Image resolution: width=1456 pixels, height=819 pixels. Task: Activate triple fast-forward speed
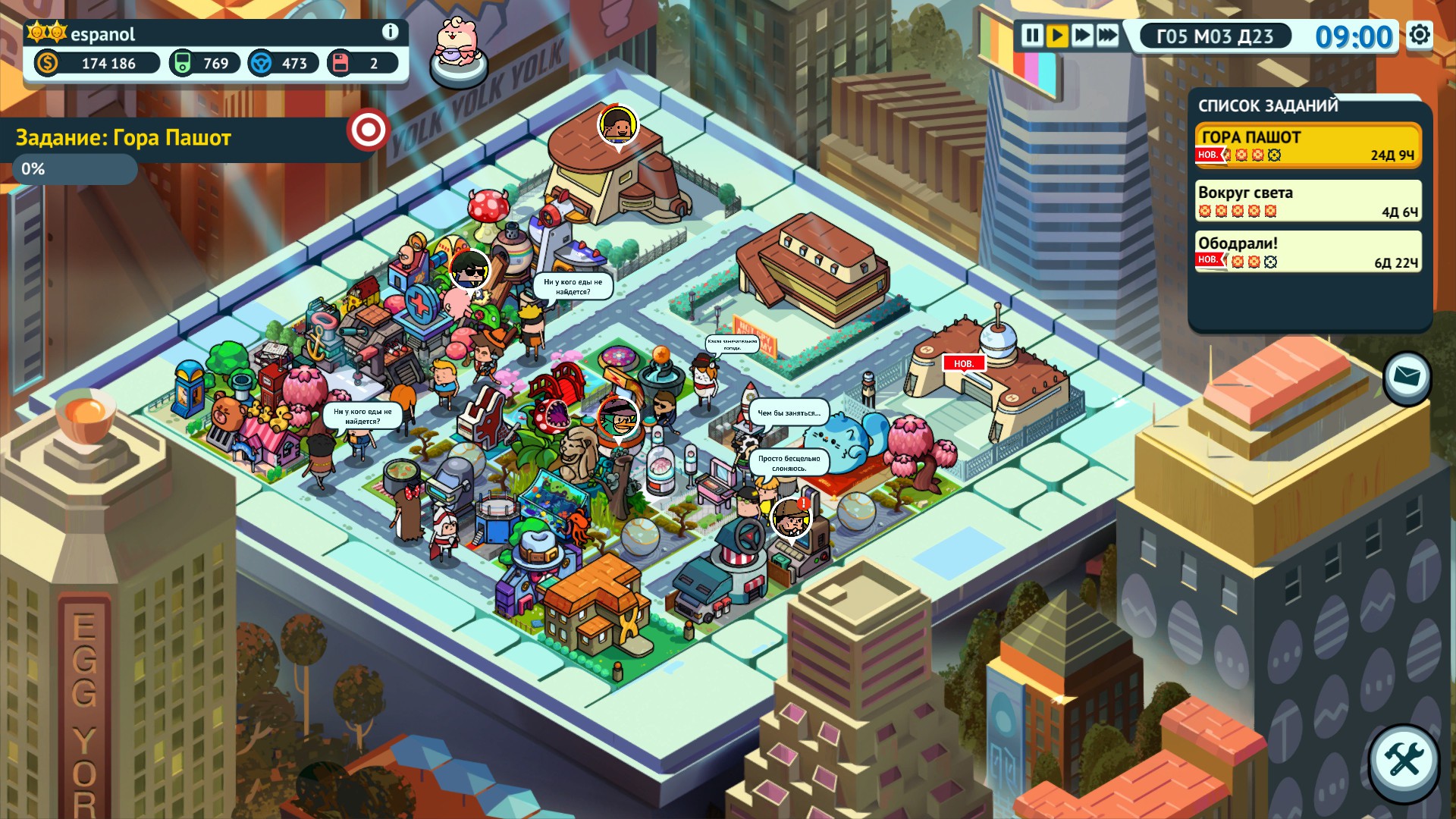click(x=1107, y=36)
